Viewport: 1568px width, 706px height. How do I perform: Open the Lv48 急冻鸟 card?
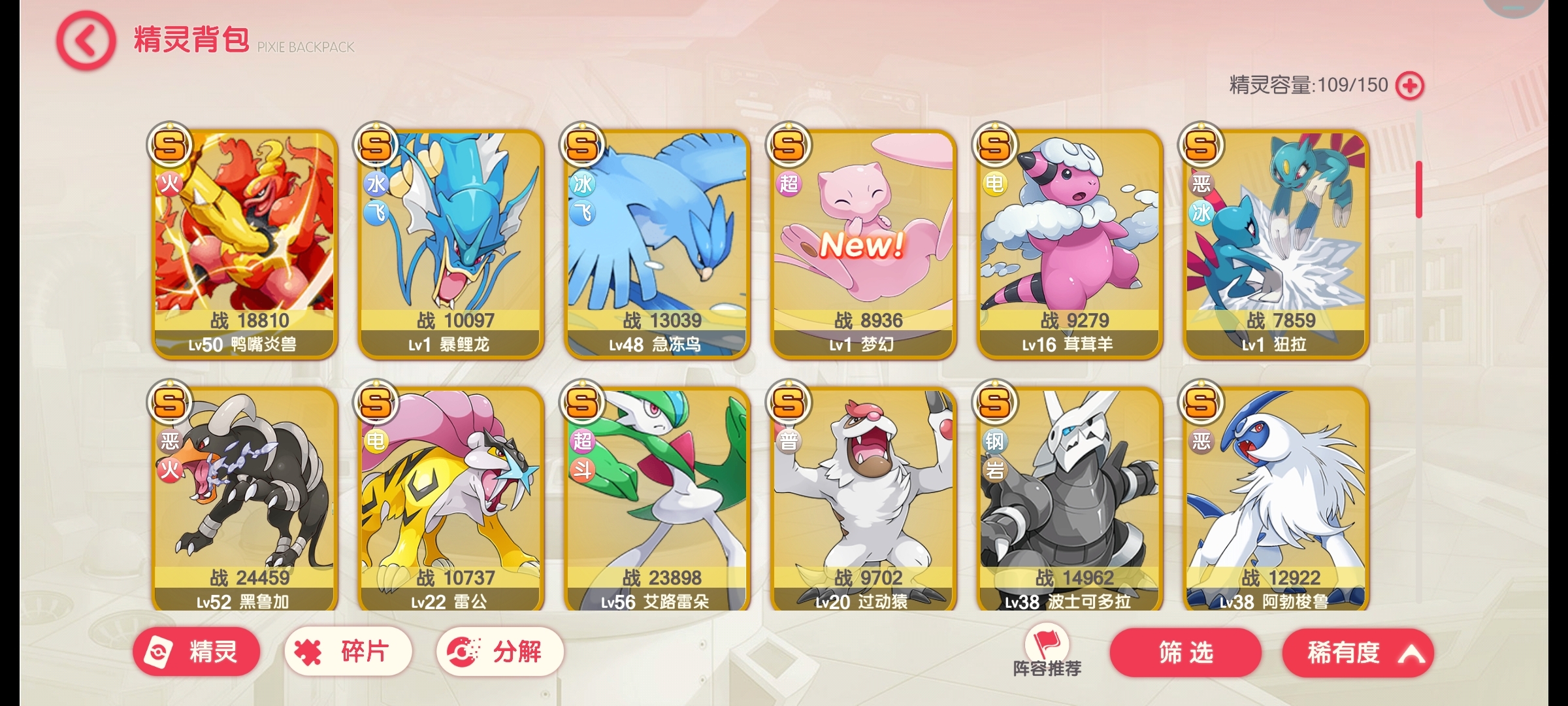657,244
